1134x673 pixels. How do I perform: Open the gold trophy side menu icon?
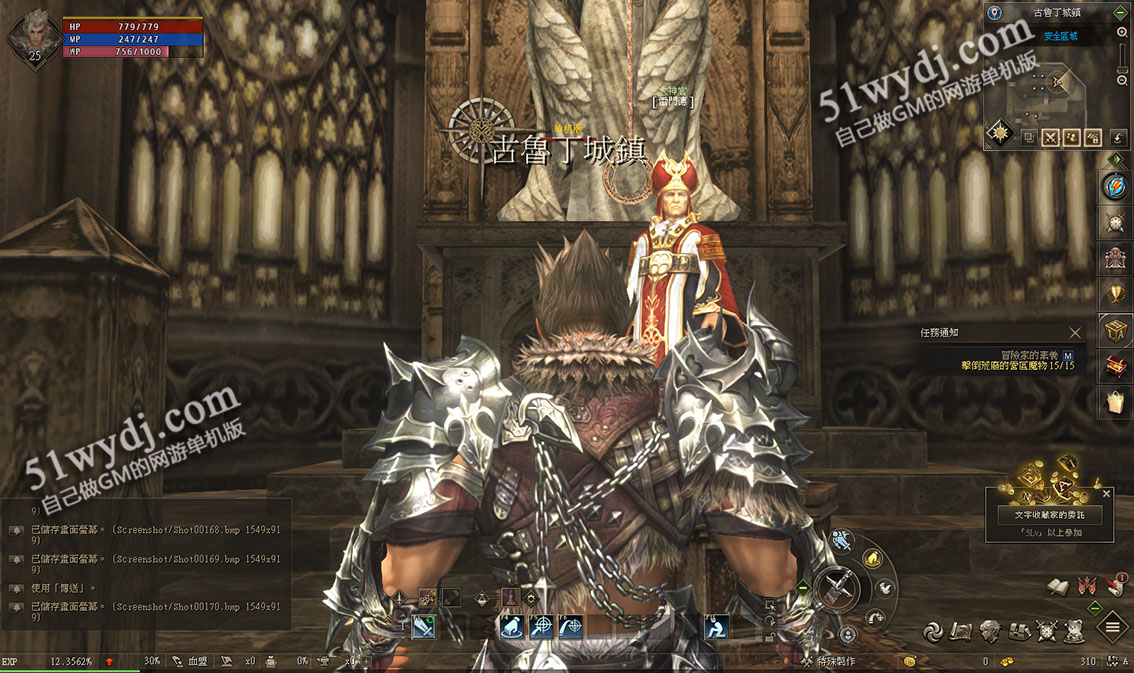(1116, 293)
